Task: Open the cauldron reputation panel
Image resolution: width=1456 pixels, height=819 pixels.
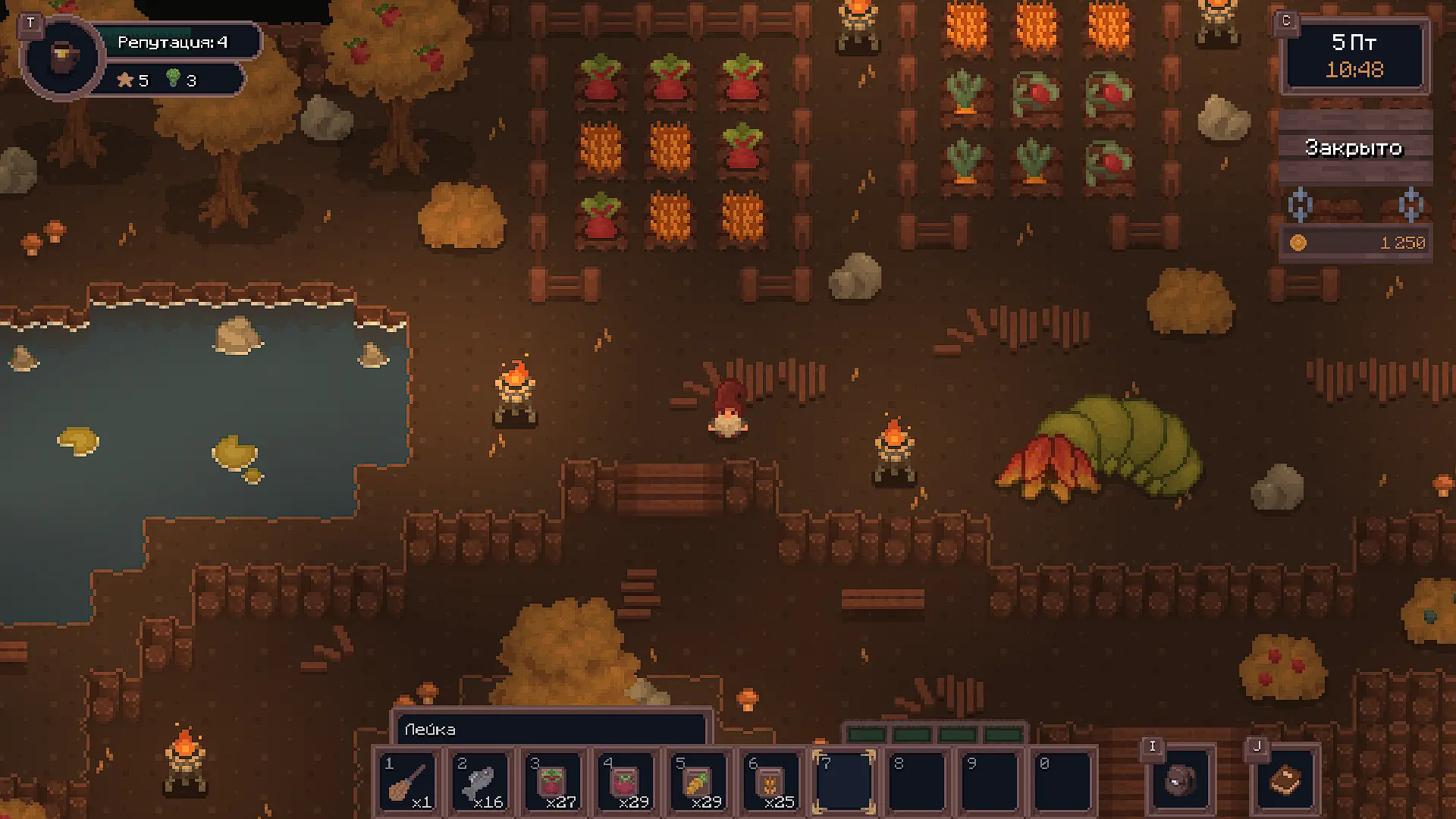Action: click(62, 56)
